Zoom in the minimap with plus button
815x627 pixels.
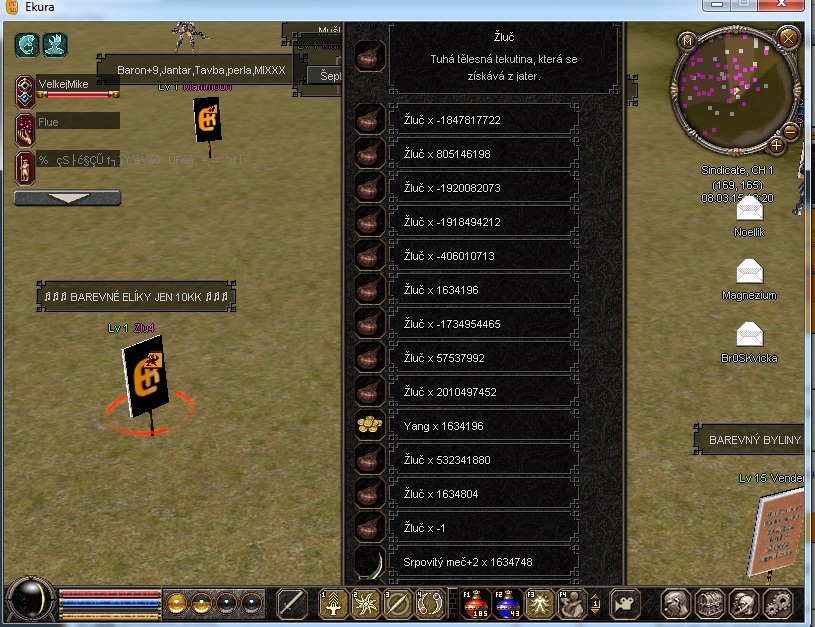point(777,144)
